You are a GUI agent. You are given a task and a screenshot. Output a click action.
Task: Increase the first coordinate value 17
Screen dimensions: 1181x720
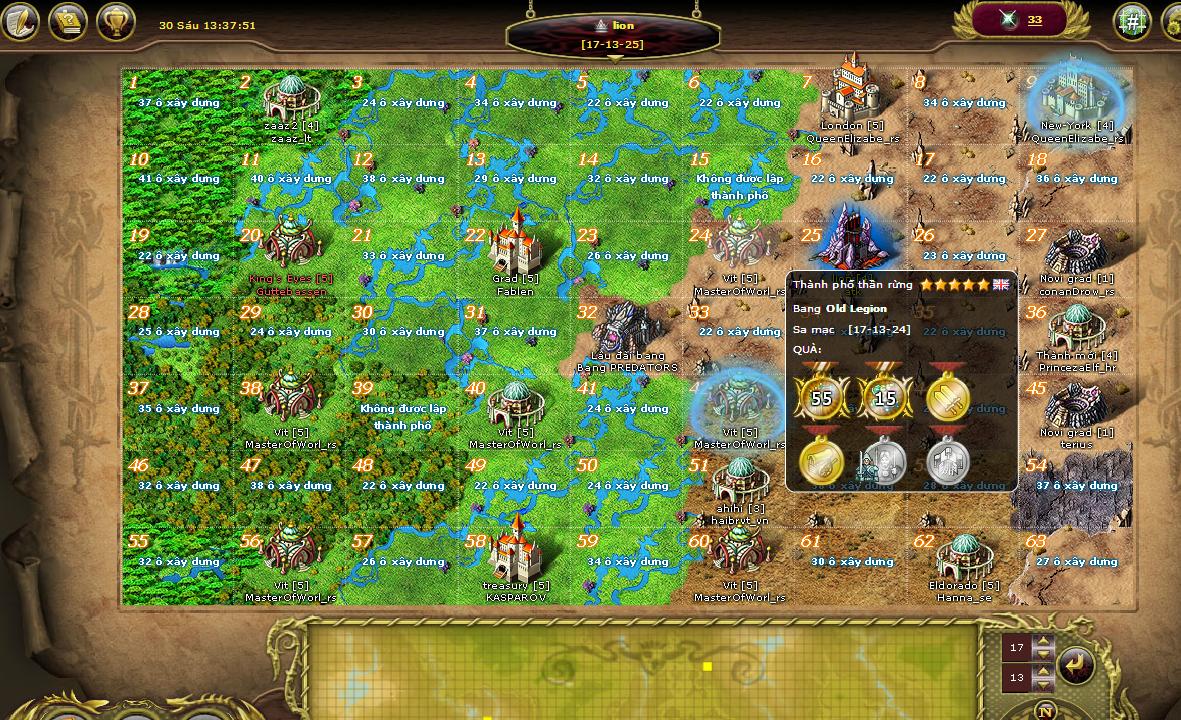click(1043, 642)
